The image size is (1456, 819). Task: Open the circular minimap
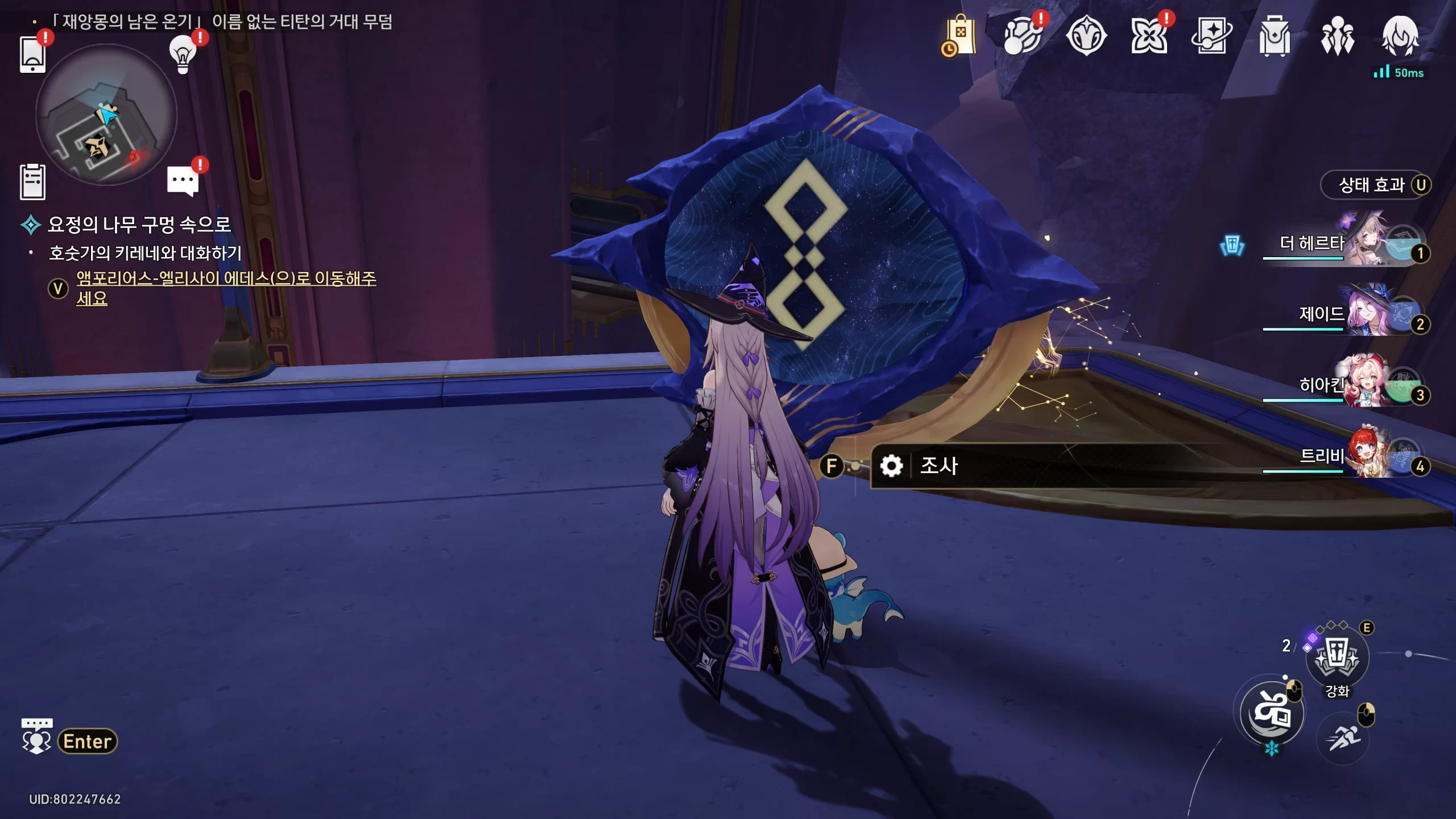coord(106,116)
